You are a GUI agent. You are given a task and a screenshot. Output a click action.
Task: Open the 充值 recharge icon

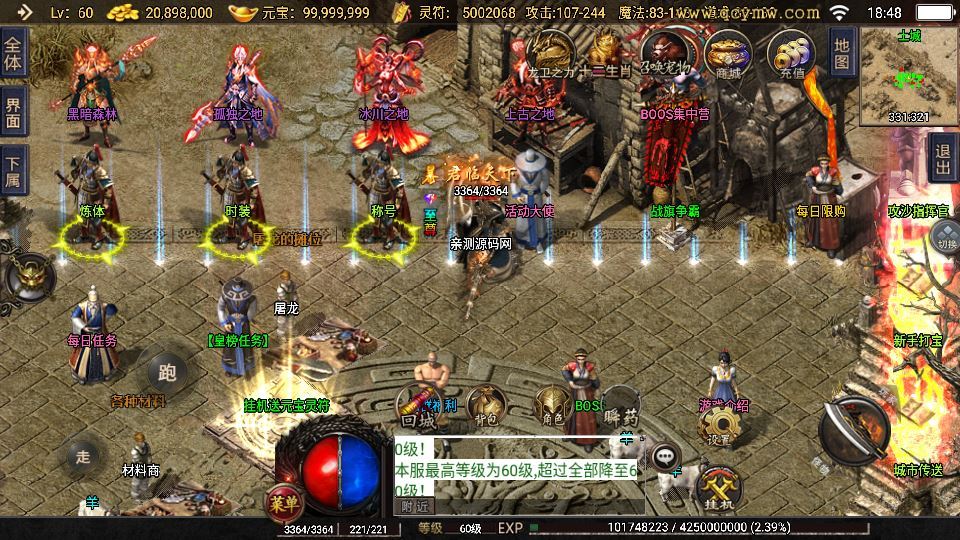pos(792,55)
